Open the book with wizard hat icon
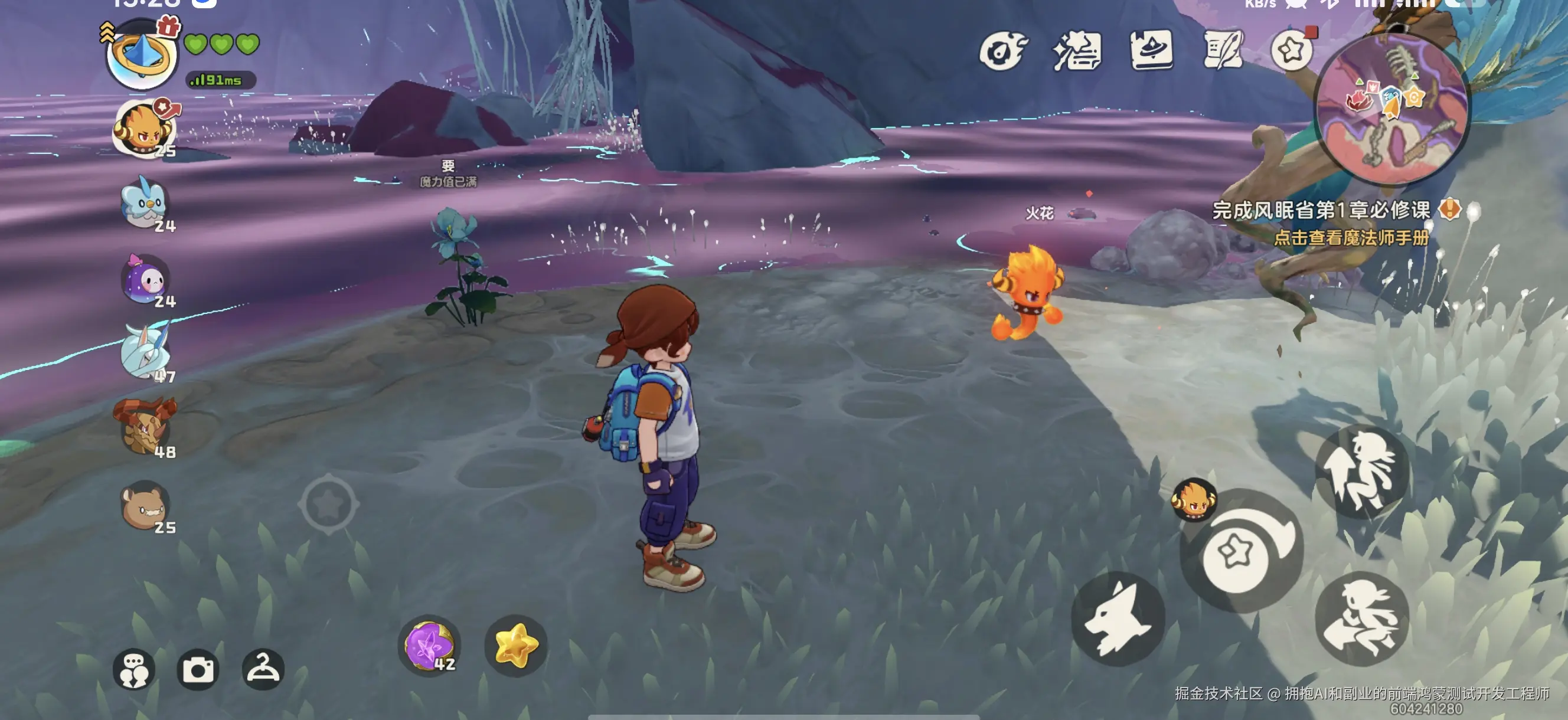Viewport: 1568px width, 720px height. click(x=1151, y=51)
